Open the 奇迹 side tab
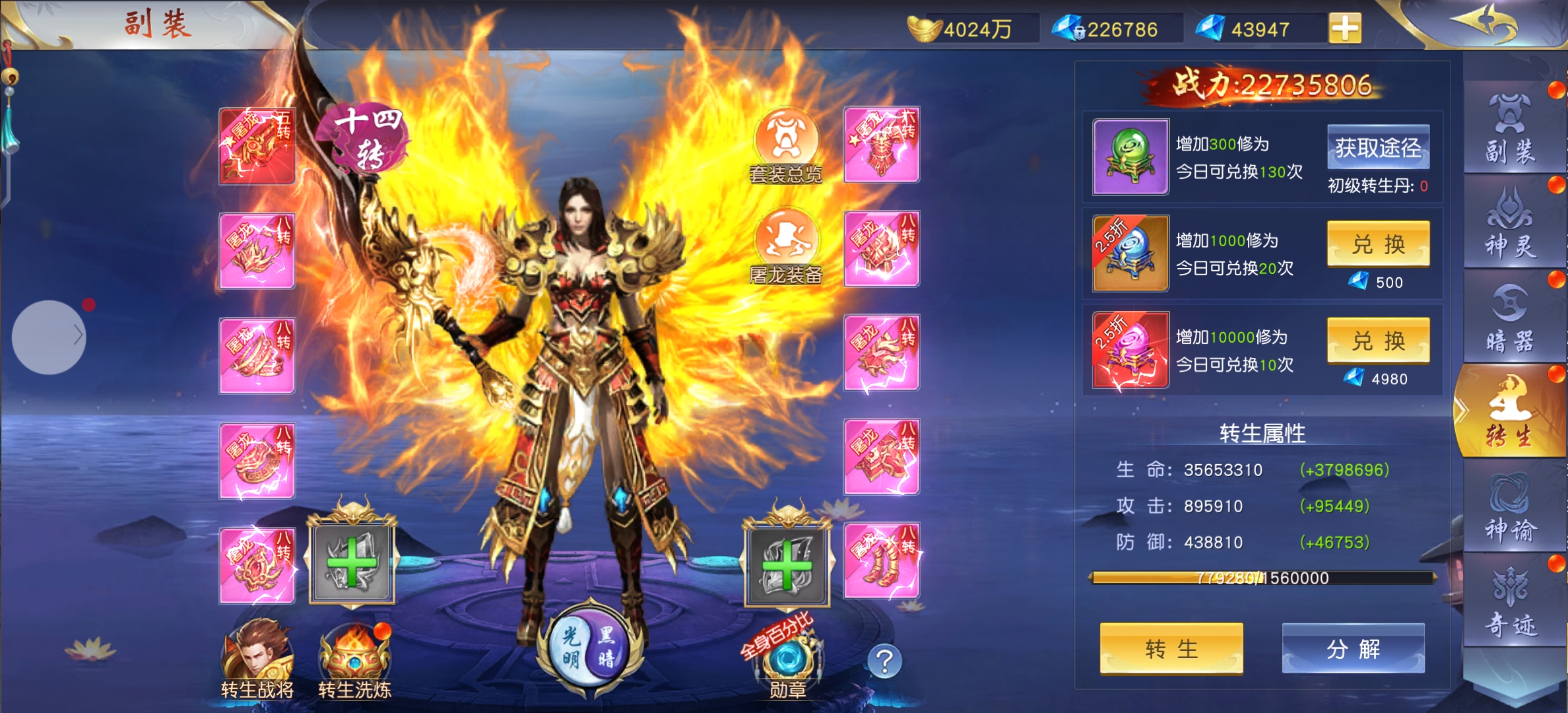1568x713 pixels. [1510, 602]
